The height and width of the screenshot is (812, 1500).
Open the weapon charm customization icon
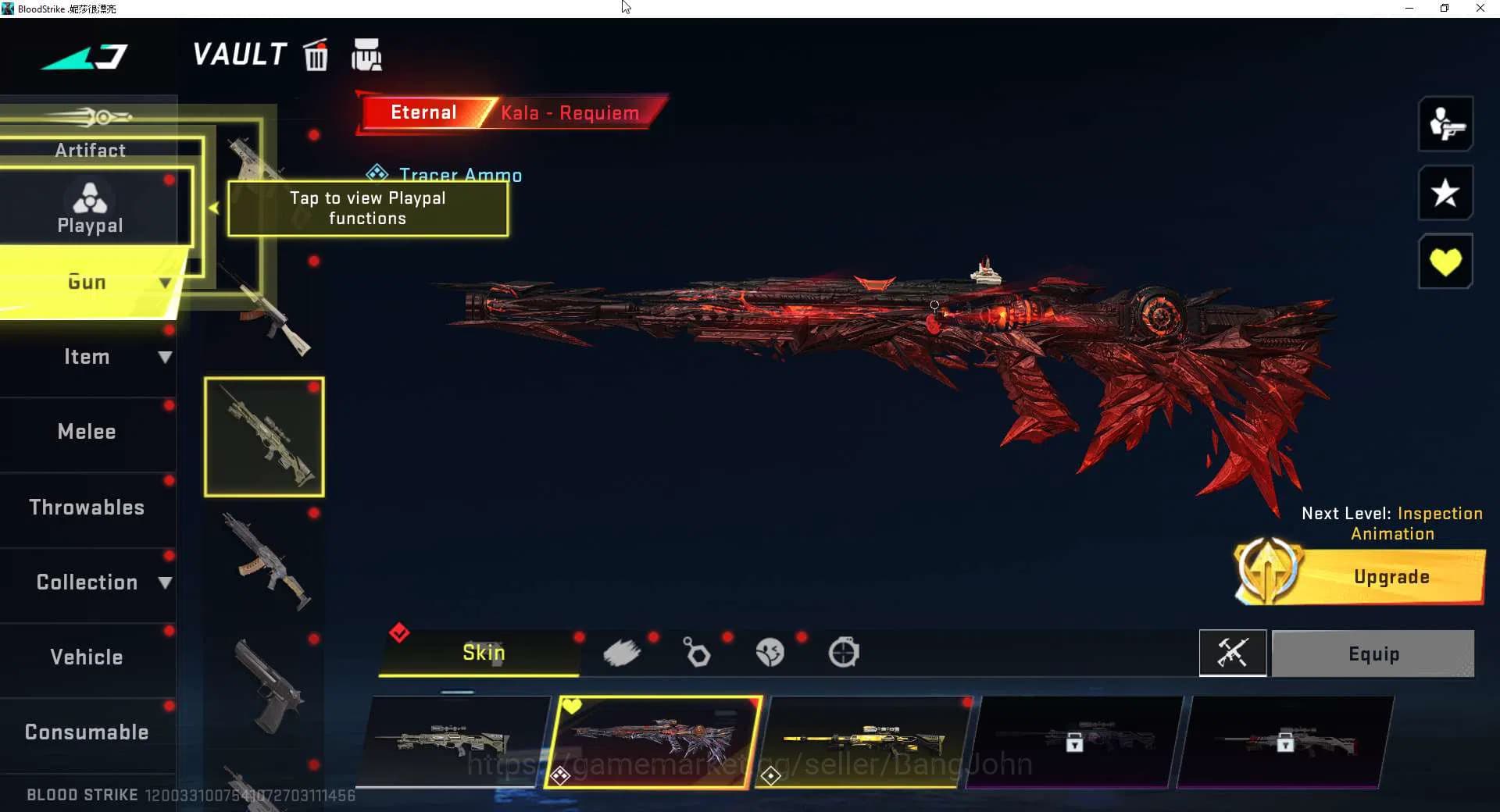coord(696,653)
